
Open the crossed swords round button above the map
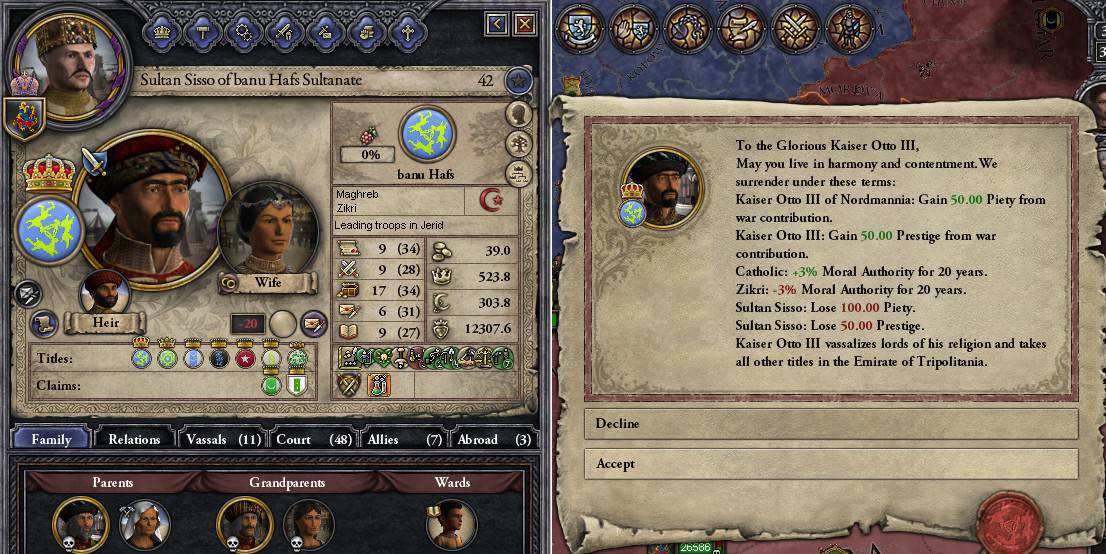coord(796,28)
